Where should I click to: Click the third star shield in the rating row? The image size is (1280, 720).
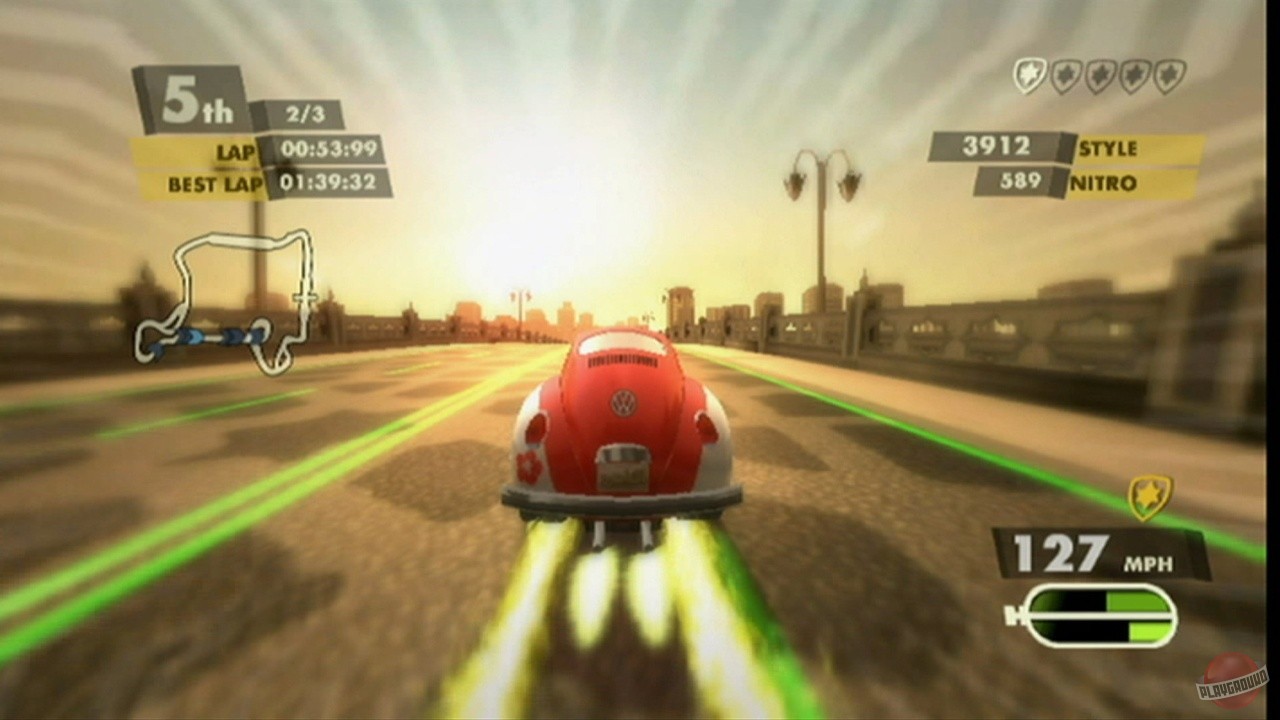tap(1097, 74)
